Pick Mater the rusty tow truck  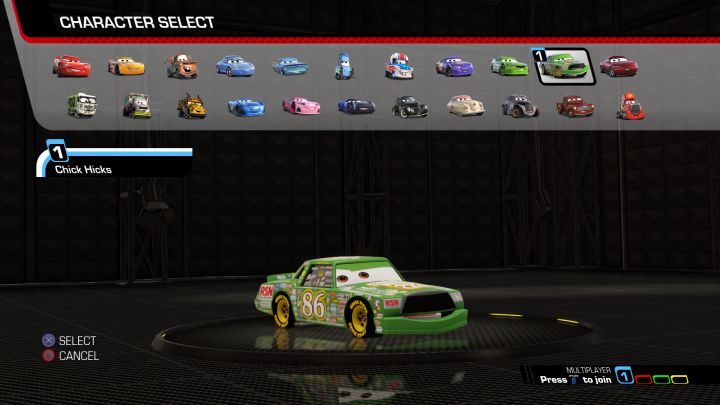coord(181,66)
